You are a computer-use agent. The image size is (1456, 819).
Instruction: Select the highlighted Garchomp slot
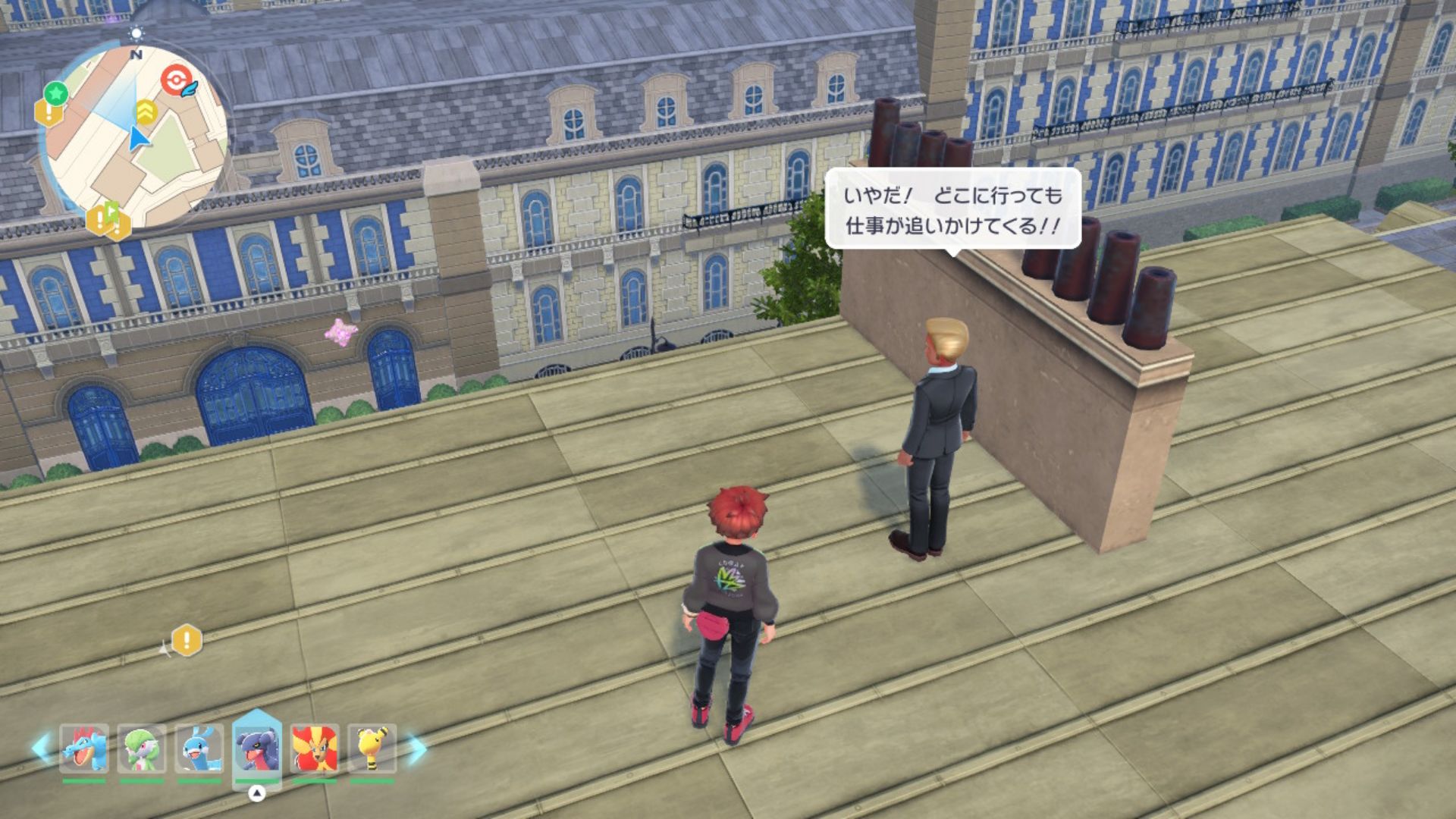(257, 748)
